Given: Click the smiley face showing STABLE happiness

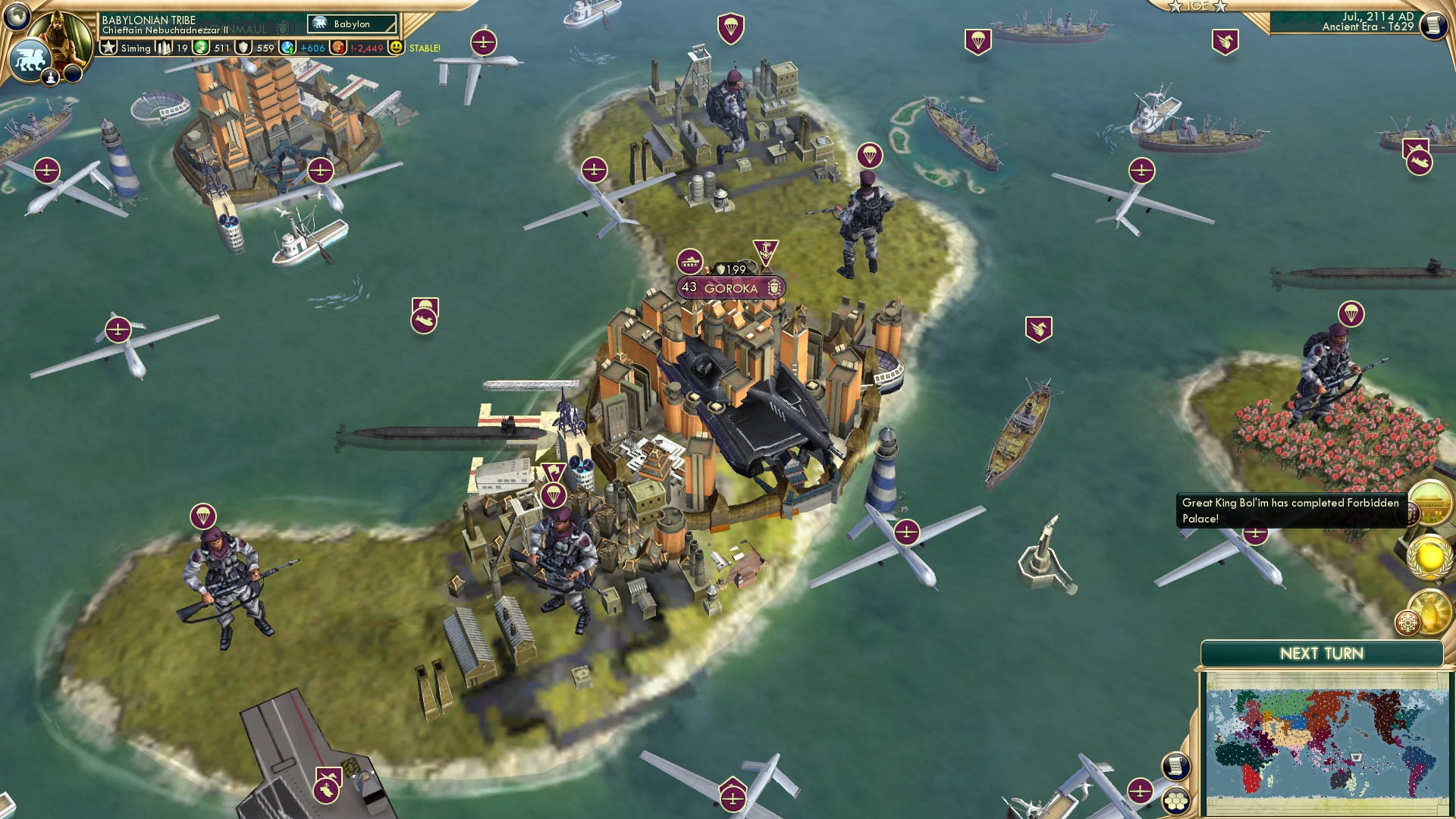Looking at the screenshot, I should click(x=397, y=48).
